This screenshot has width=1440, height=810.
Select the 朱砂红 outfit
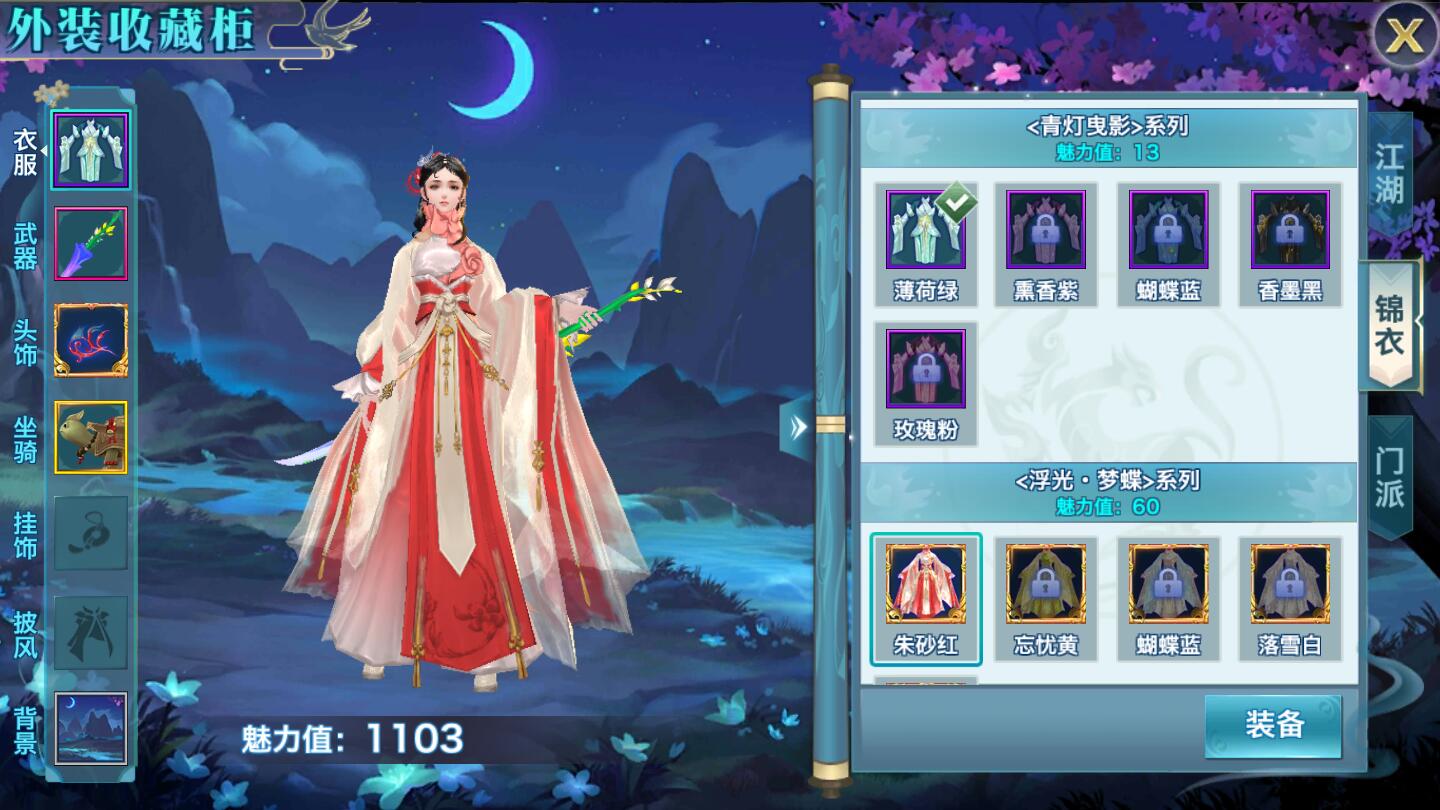pos(925,597)
